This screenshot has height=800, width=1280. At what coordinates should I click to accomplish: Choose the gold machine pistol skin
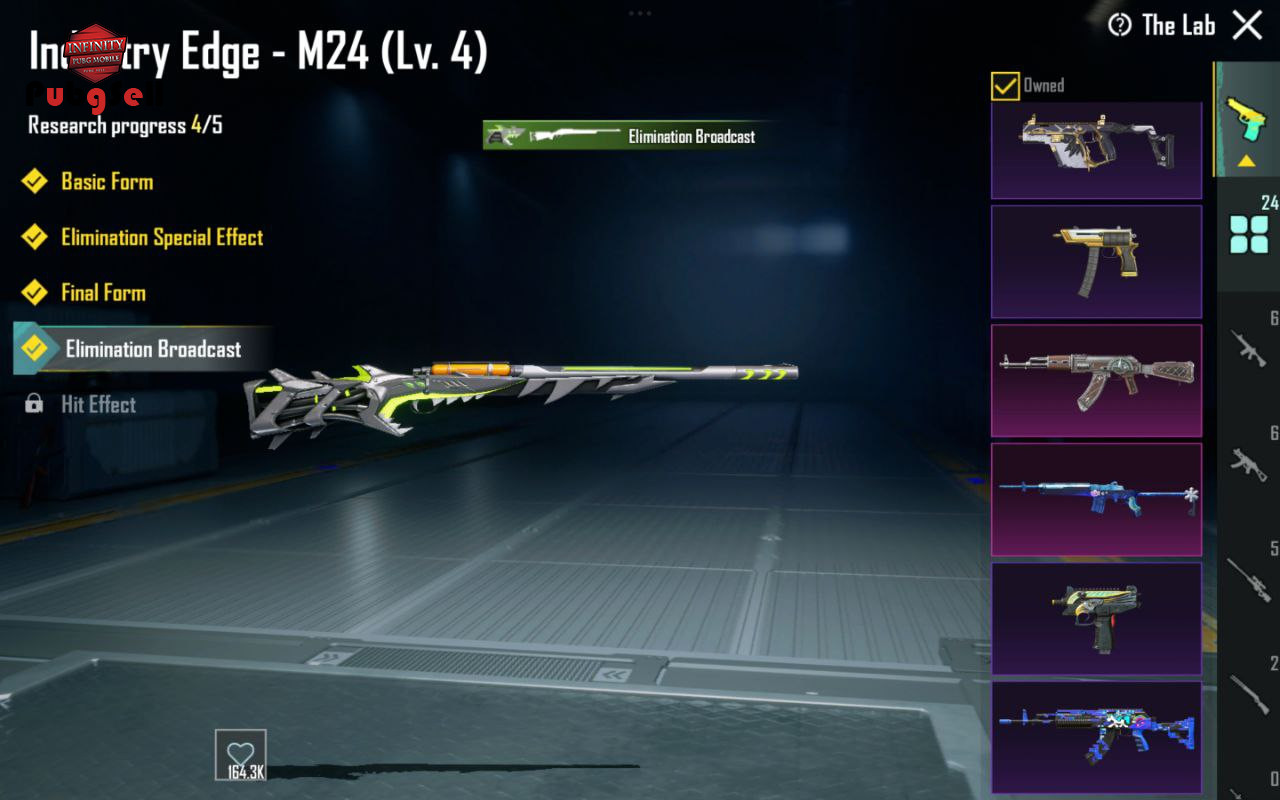1096,261
